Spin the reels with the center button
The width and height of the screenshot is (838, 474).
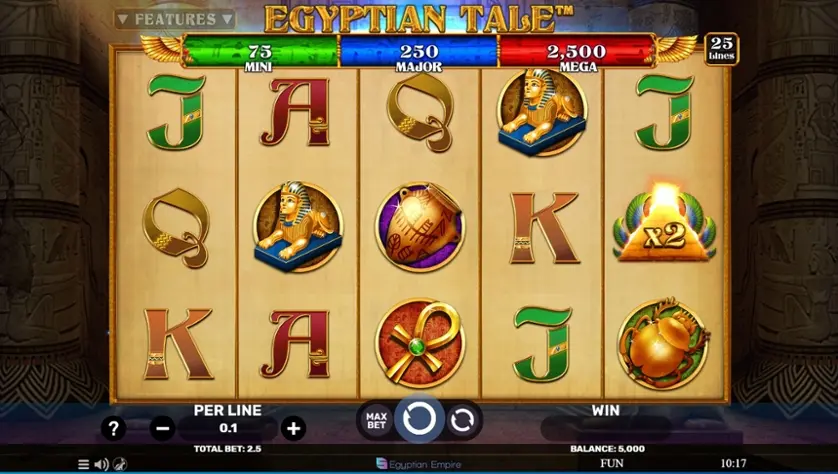[x=419, y=418]
